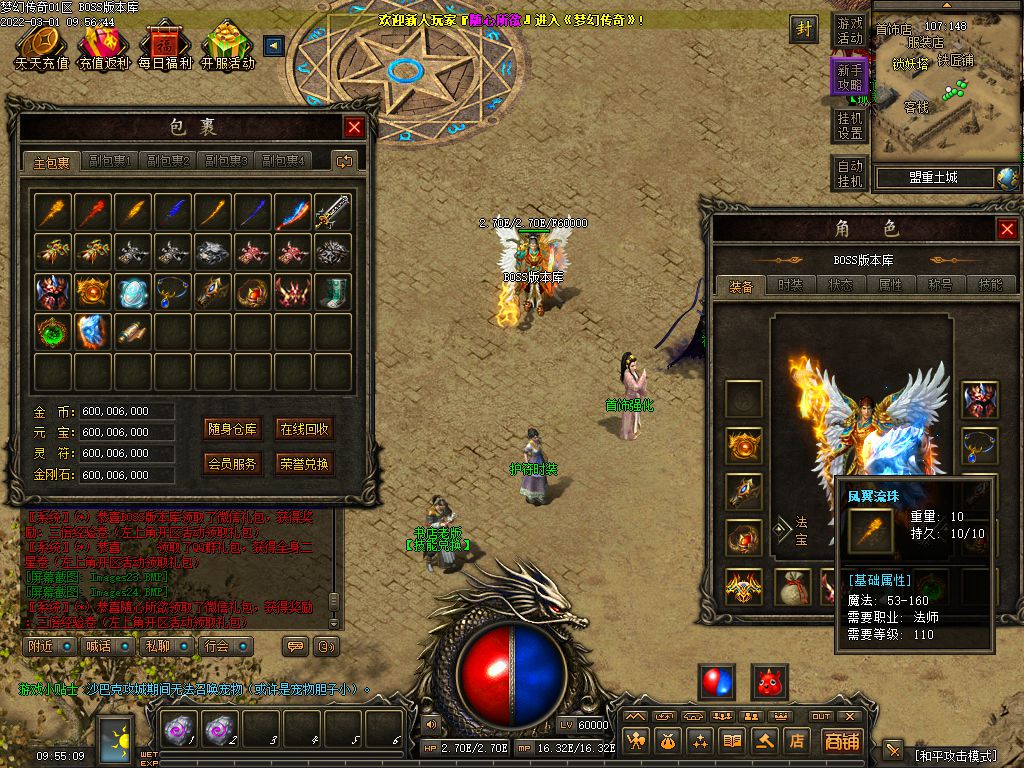The width and height of the screenshot is (1024, 768).
Task: Open the 荣誉兑换 honor exchange
Action: point(305,464)
